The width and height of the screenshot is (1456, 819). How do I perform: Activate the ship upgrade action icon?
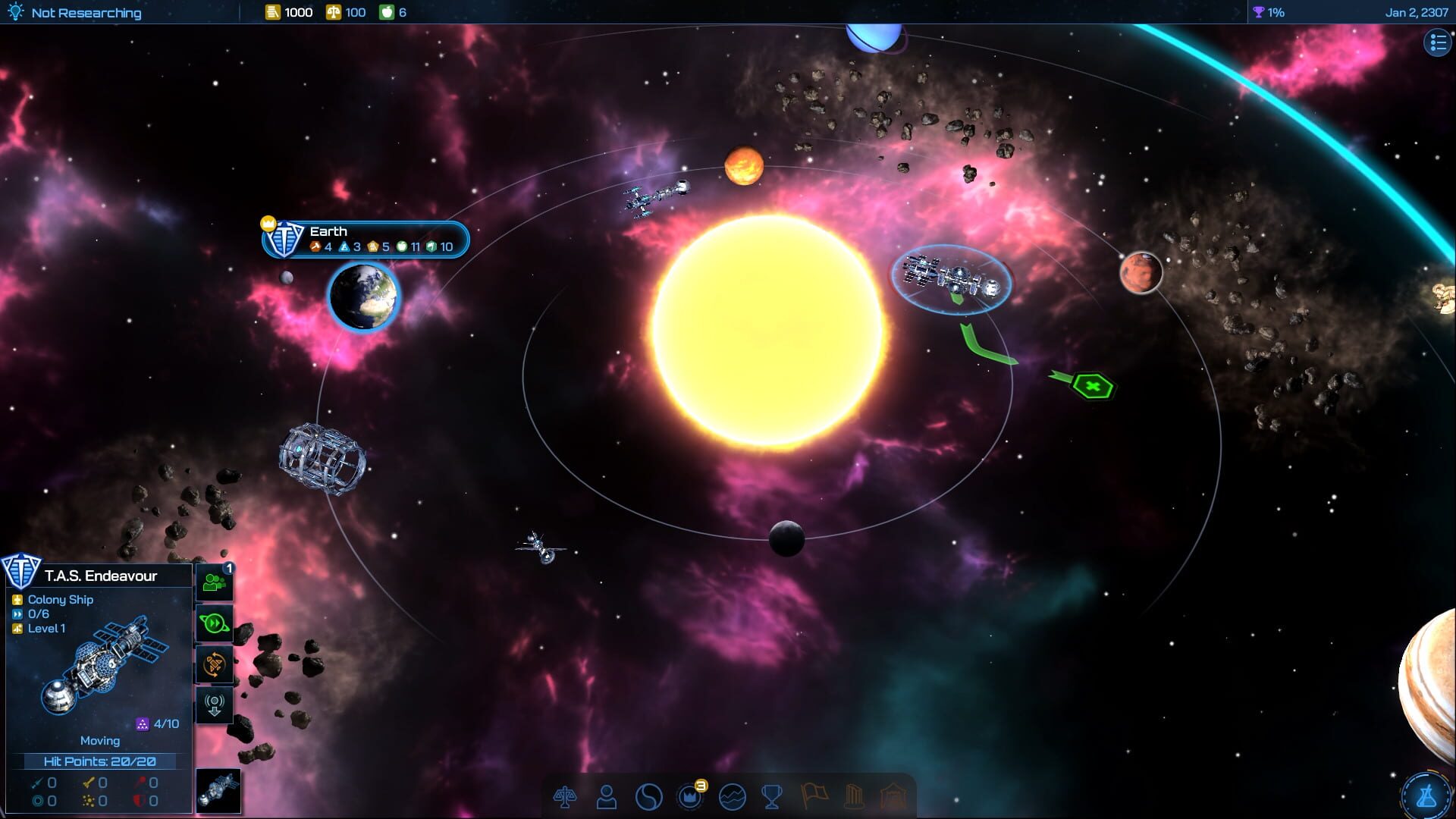pyautogui.click(x=215, y=664)
